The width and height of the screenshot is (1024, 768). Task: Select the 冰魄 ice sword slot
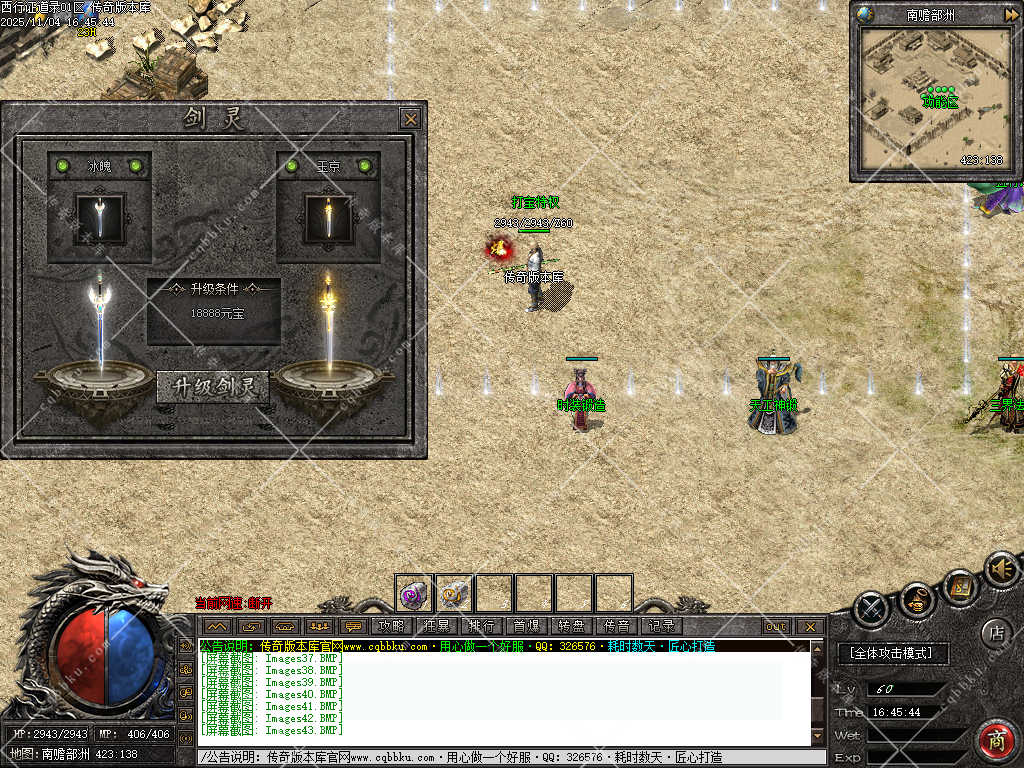(x=100, y=218)
